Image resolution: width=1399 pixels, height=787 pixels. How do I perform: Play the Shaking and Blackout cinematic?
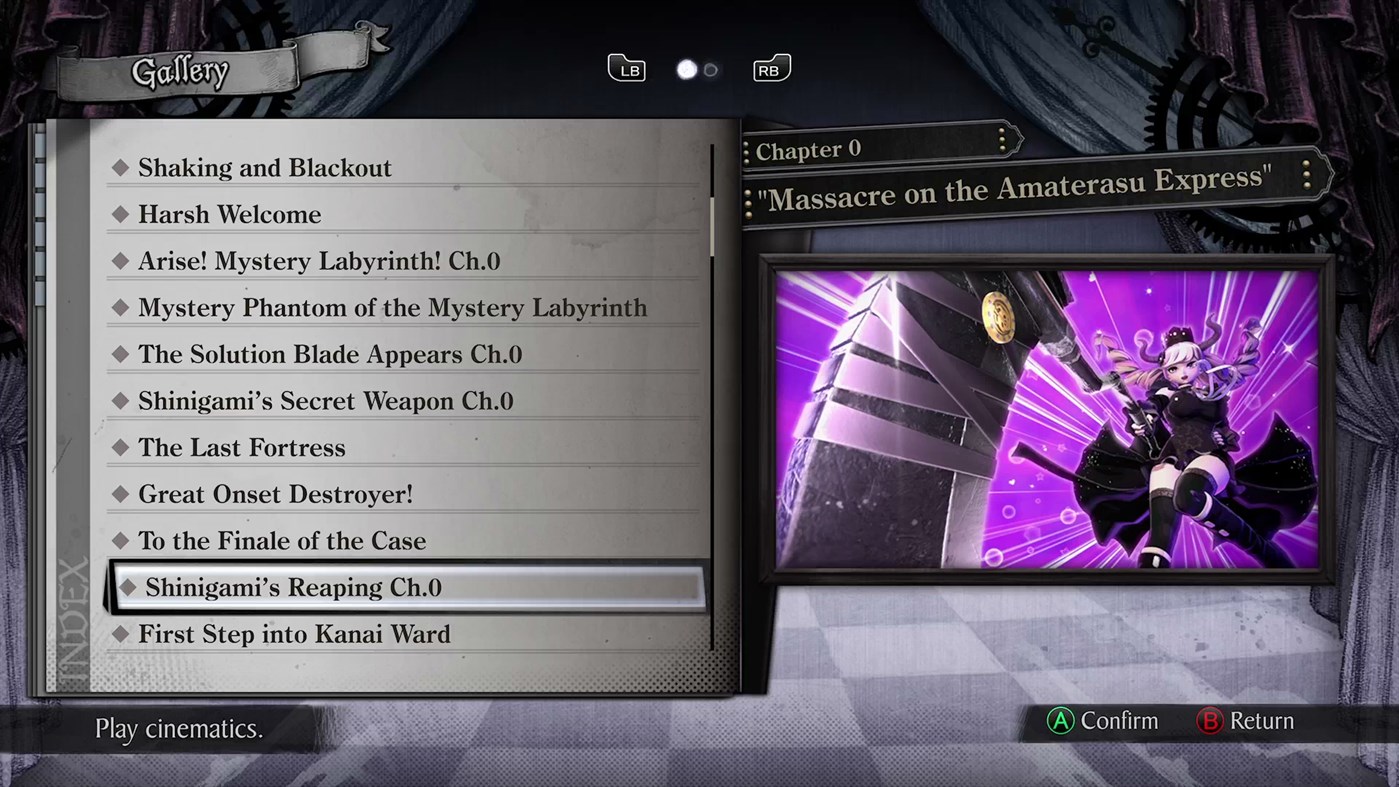coord(265,168)
